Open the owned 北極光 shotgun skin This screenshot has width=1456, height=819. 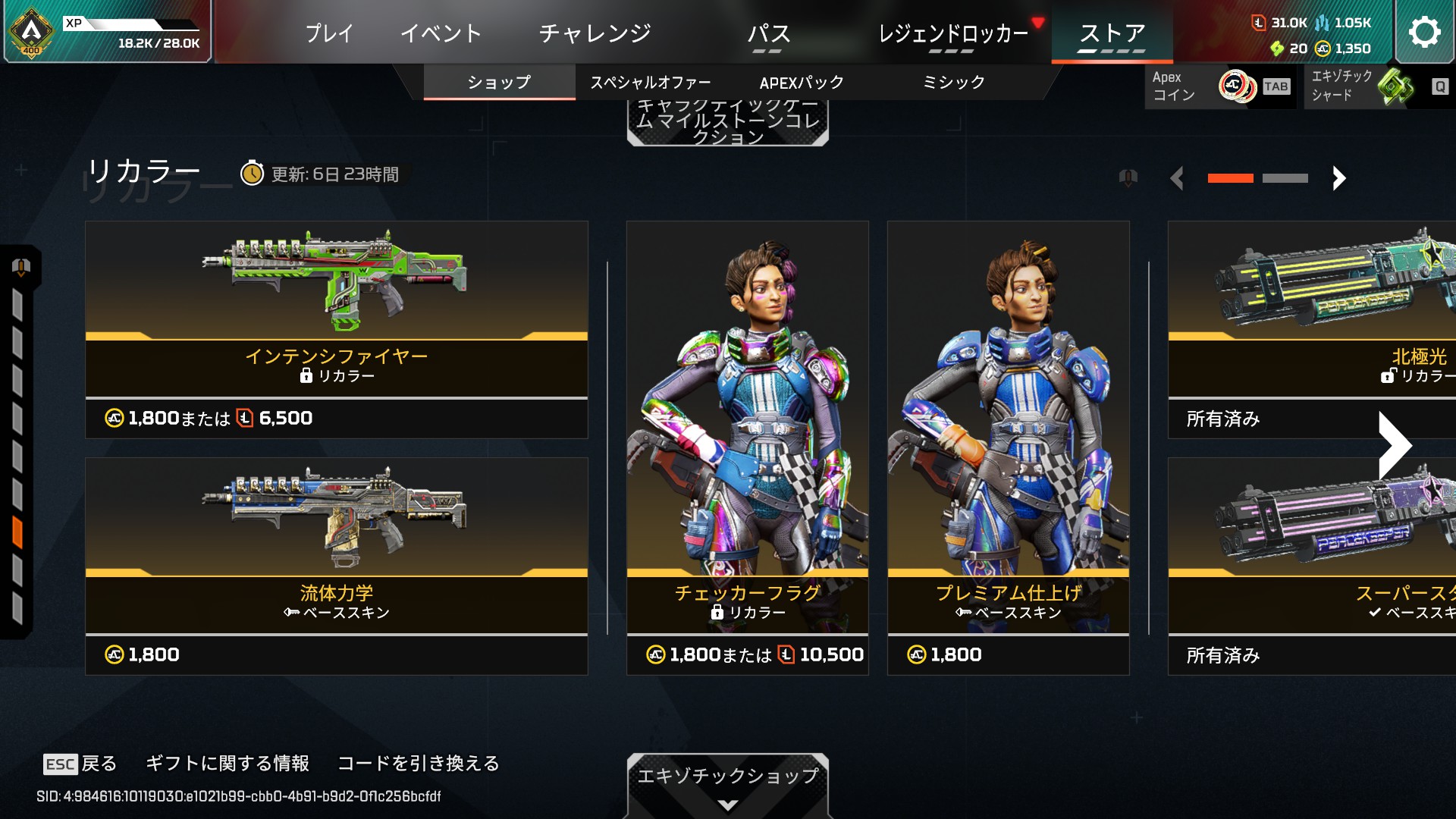(1312, 329)
